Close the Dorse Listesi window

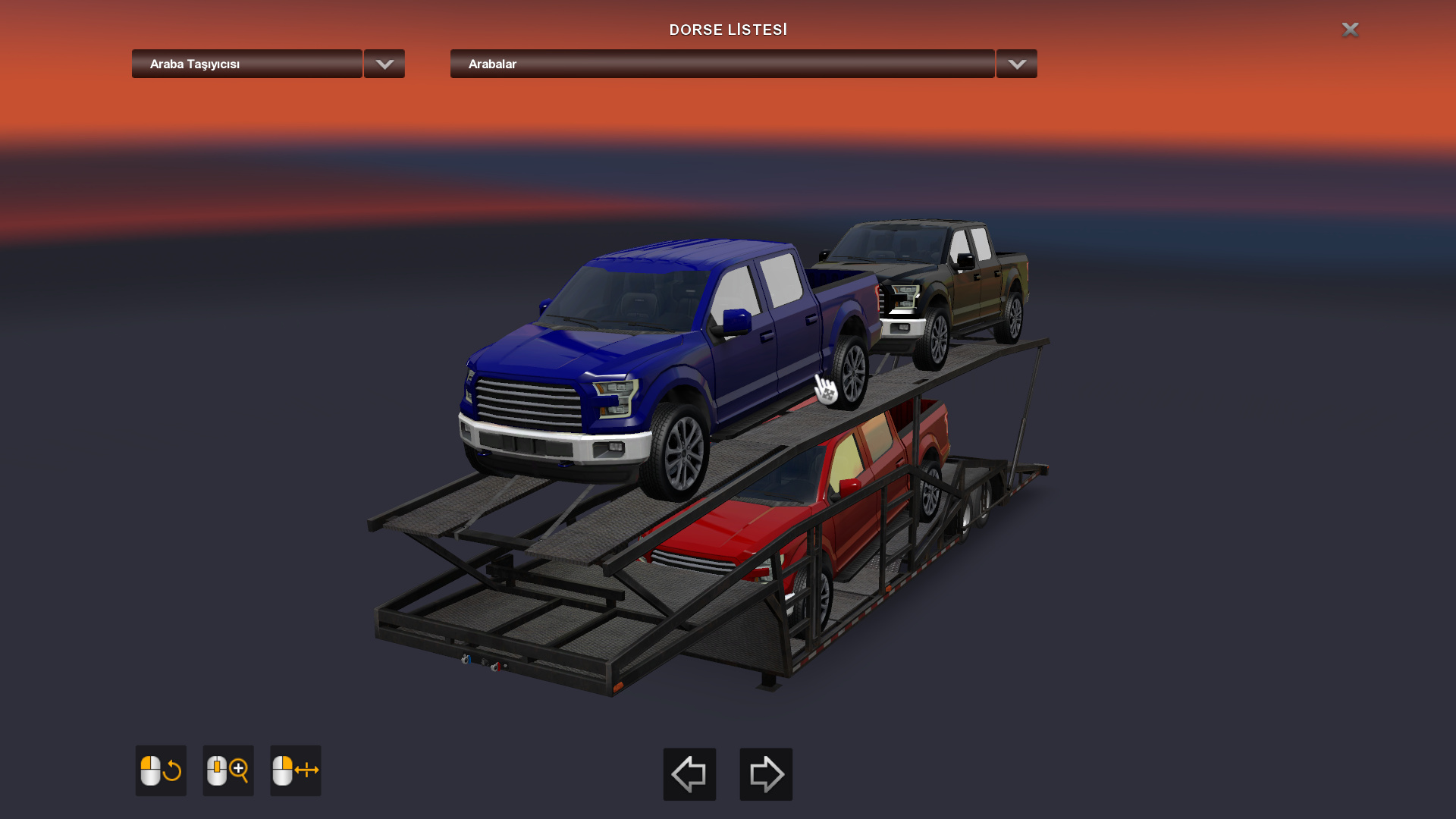(x=1350, y=30)
